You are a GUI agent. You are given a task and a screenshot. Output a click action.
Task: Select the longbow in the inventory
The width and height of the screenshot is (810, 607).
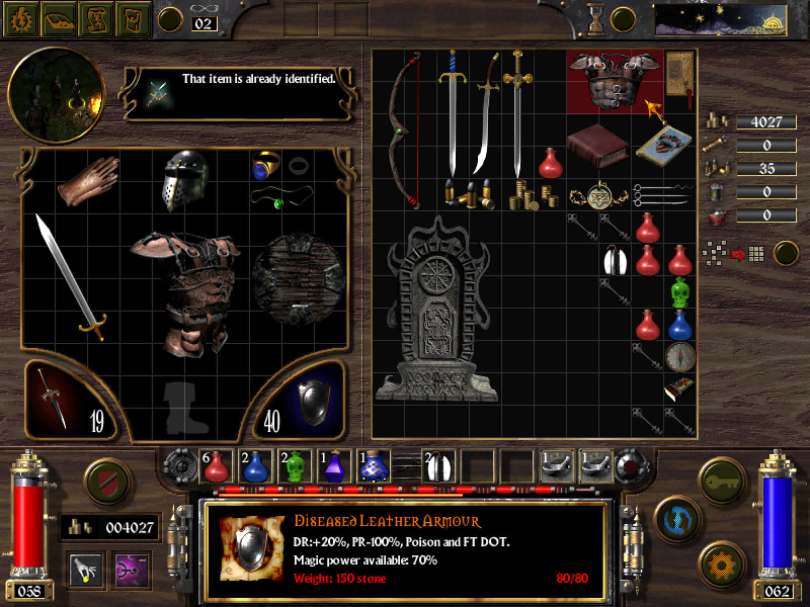(402, 128)
